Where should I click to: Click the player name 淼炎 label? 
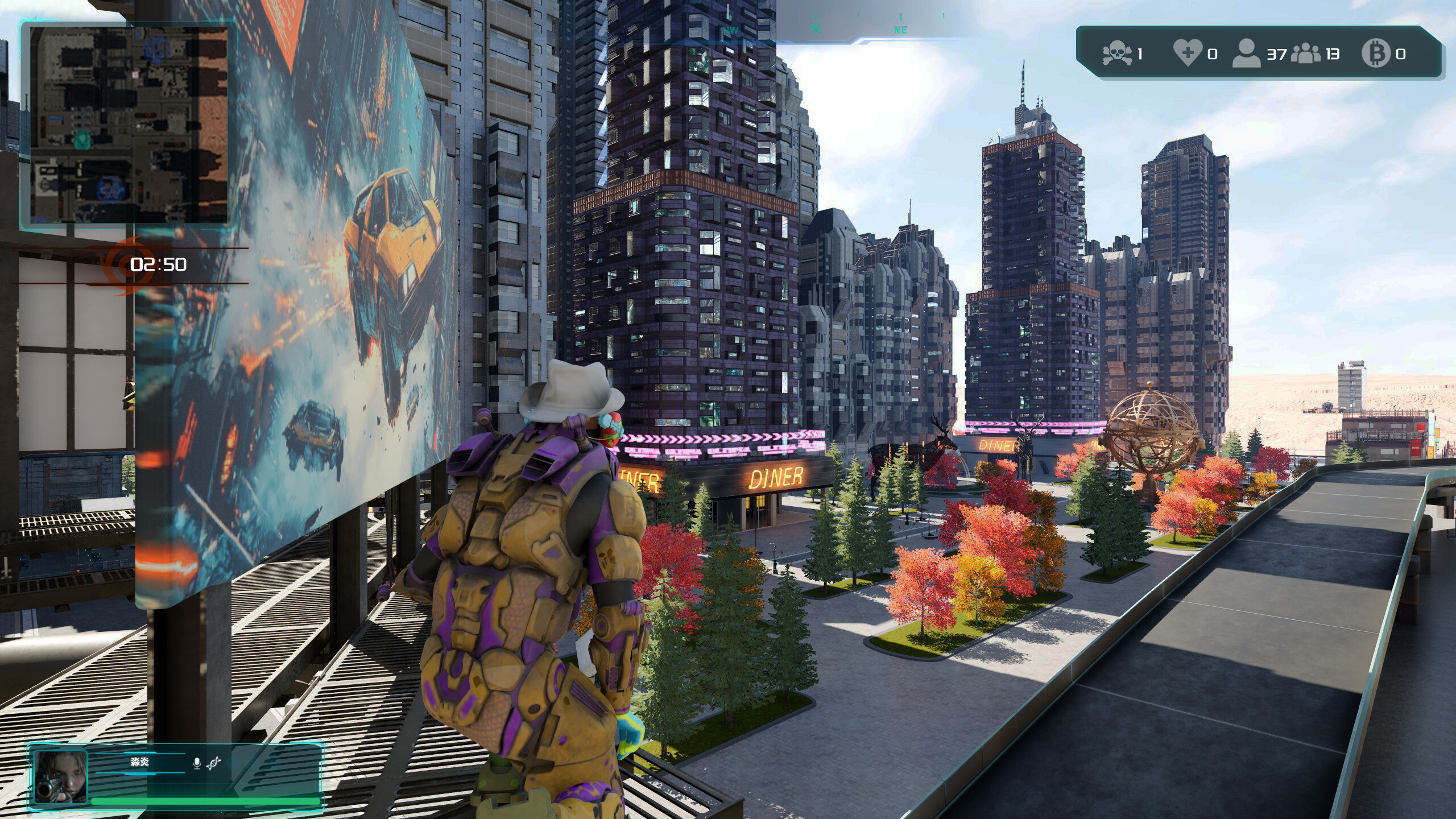coord(139,762)
